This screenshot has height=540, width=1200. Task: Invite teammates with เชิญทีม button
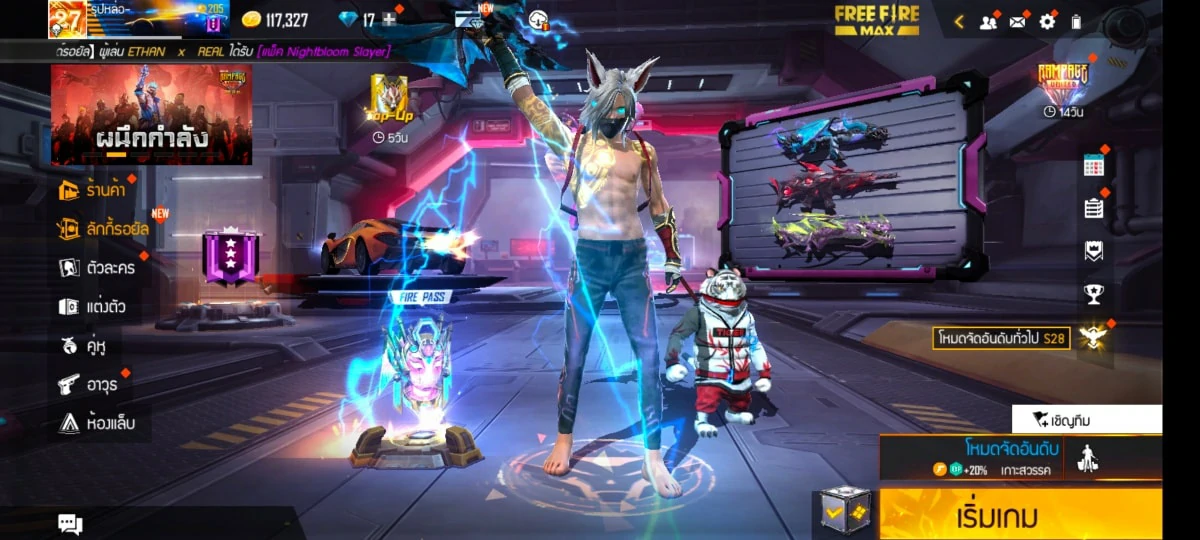[1087, 419]
